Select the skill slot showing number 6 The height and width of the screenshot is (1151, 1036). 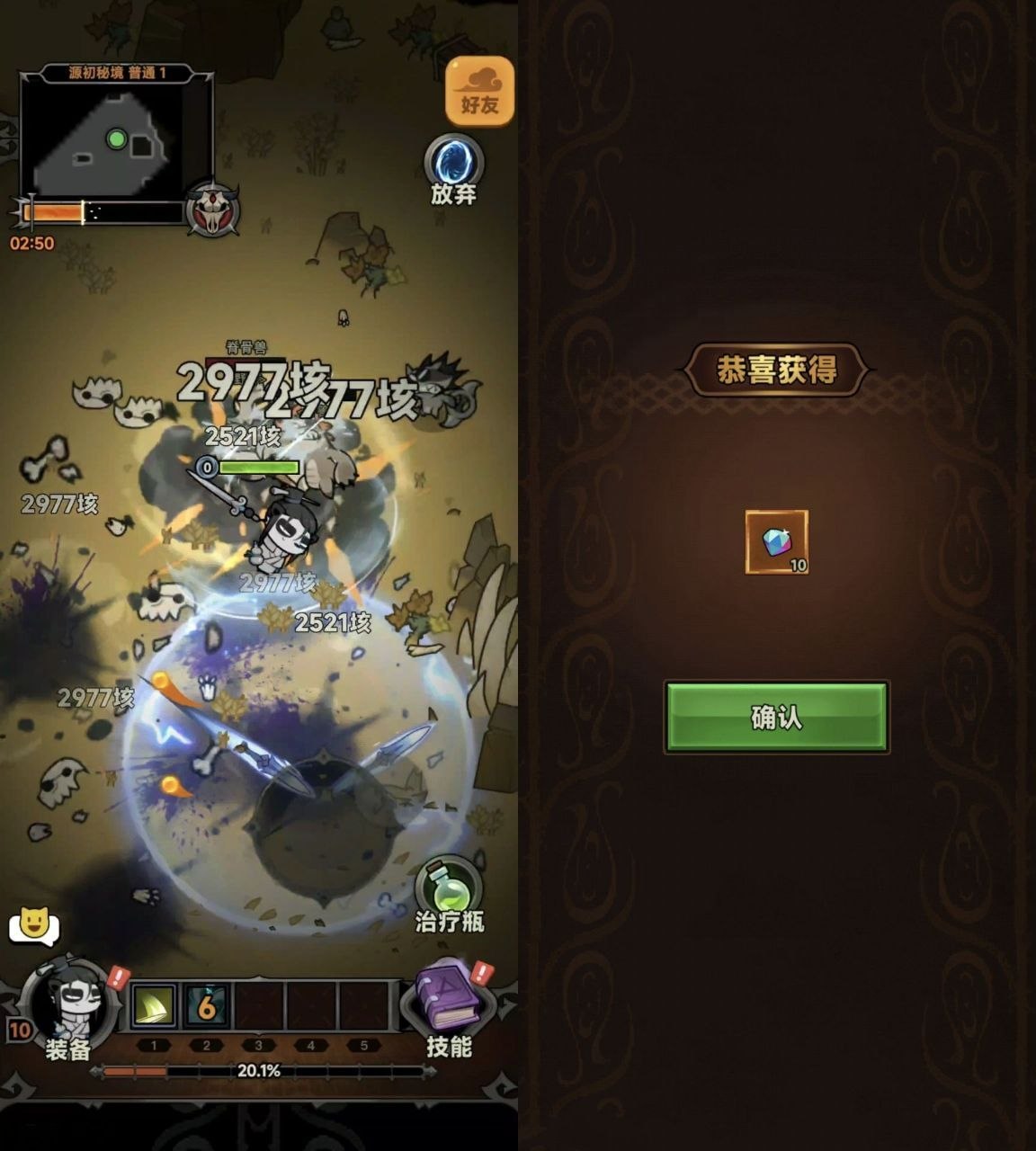(207, 1005)
